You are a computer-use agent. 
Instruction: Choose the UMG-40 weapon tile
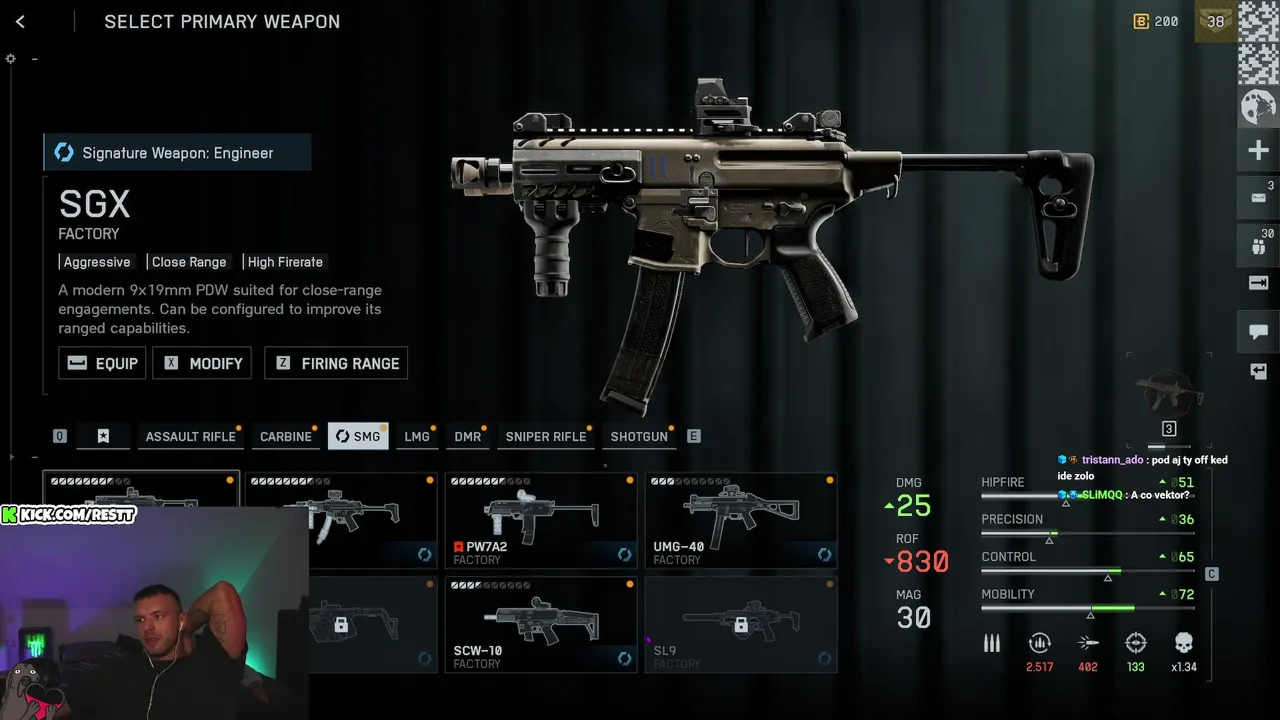click(x=741, y=520)
